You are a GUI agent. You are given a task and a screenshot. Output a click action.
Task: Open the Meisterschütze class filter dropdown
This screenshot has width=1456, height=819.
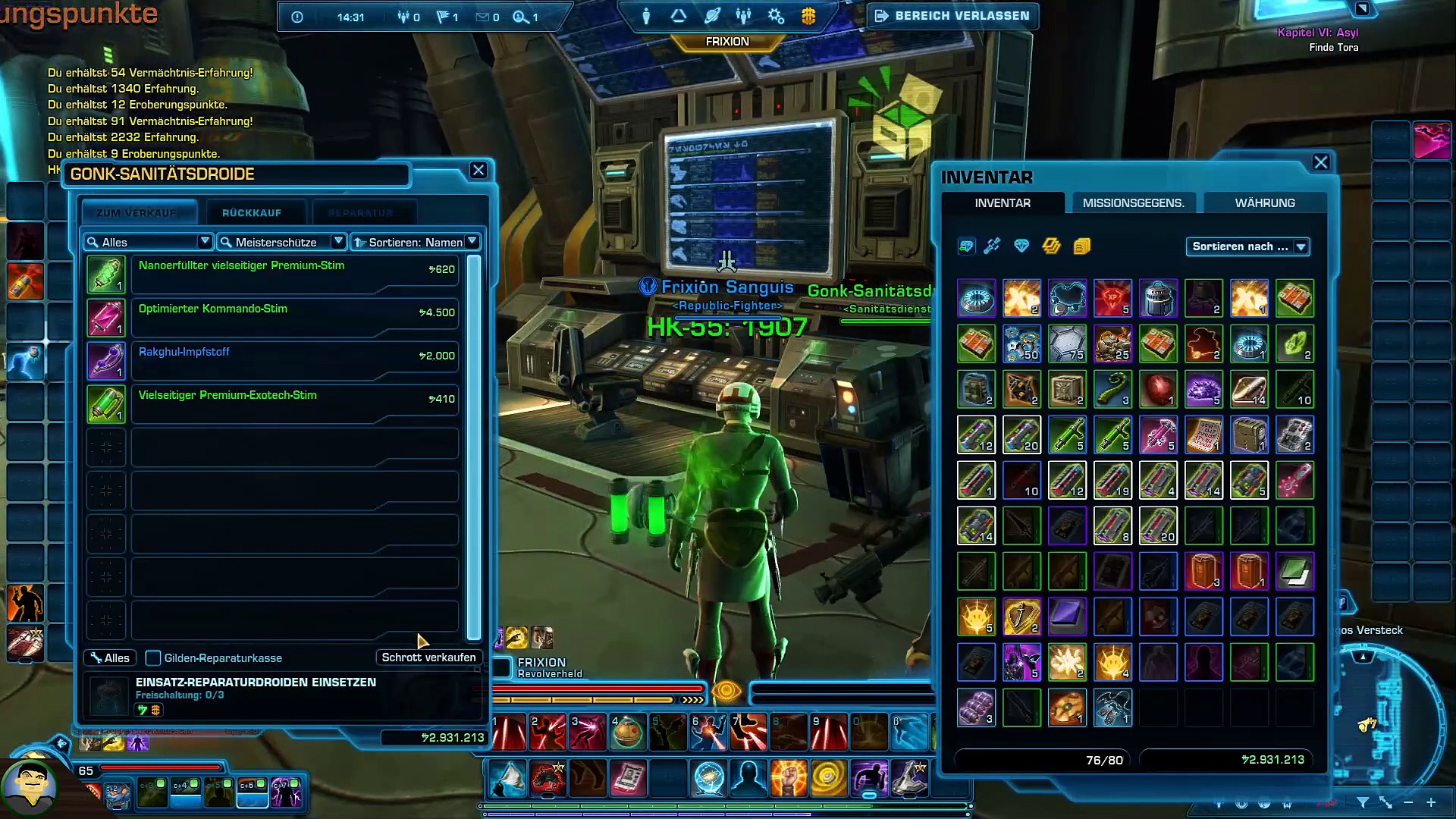click(x=281, y=242)
